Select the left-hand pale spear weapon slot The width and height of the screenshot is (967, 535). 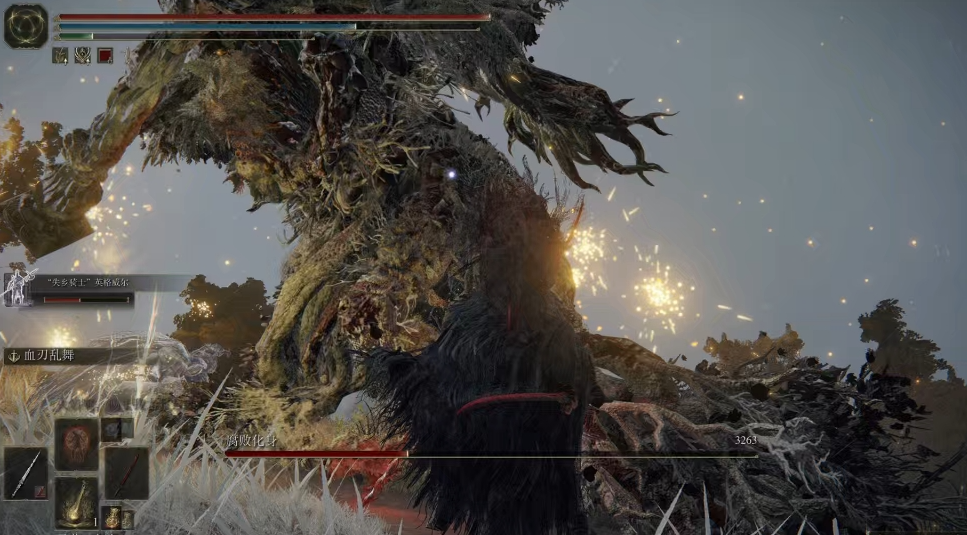[25, 472]
